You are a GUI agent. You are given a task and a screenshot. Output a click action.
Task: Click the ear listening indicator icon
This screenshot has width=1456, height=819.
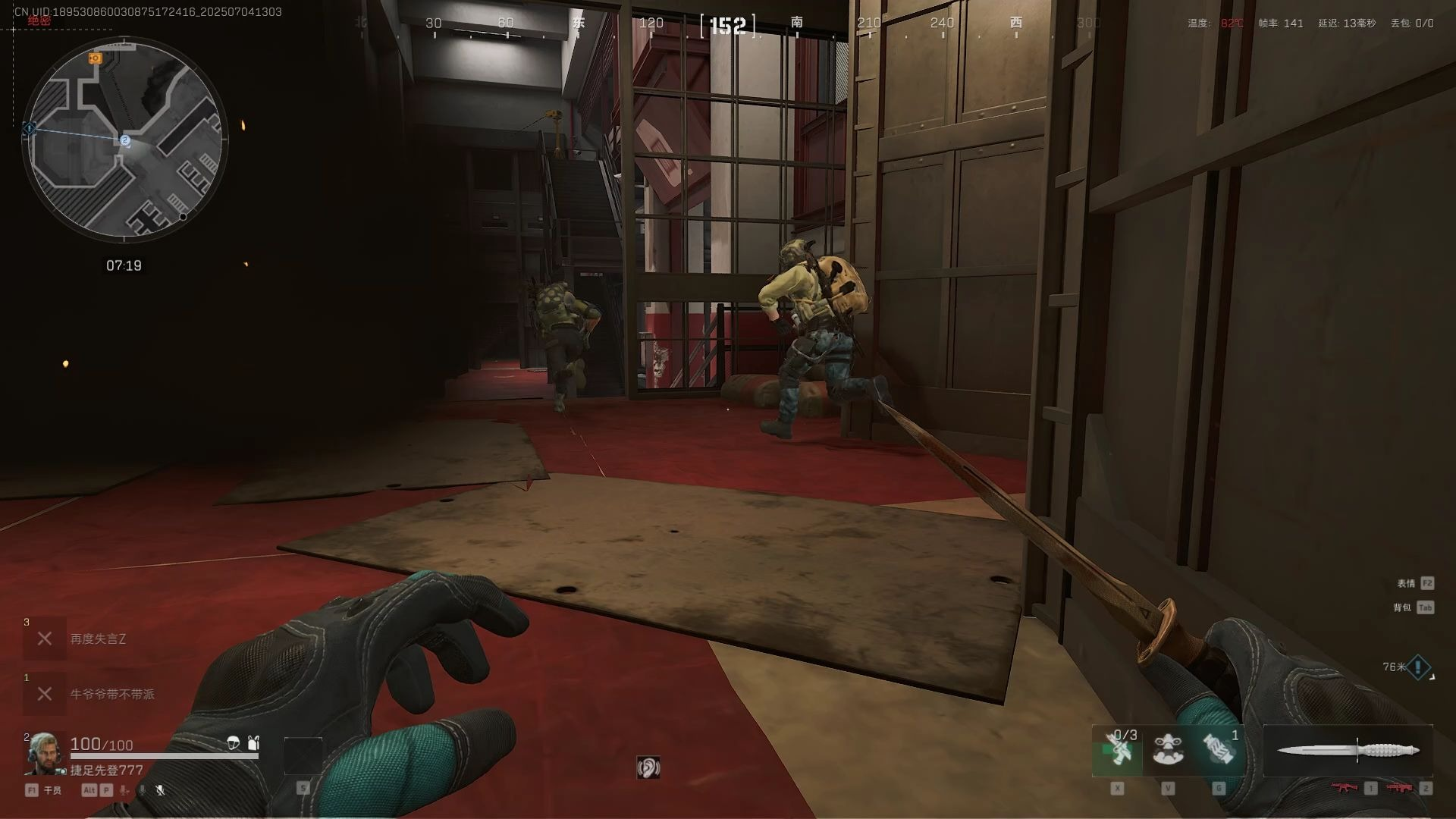(648, 768)
